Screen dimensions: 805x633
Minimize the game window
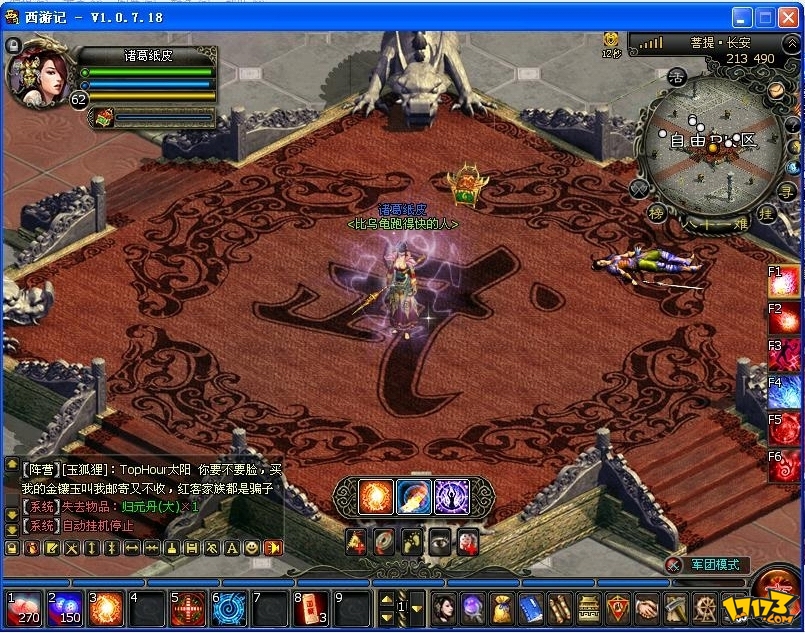tap(742, 17)
